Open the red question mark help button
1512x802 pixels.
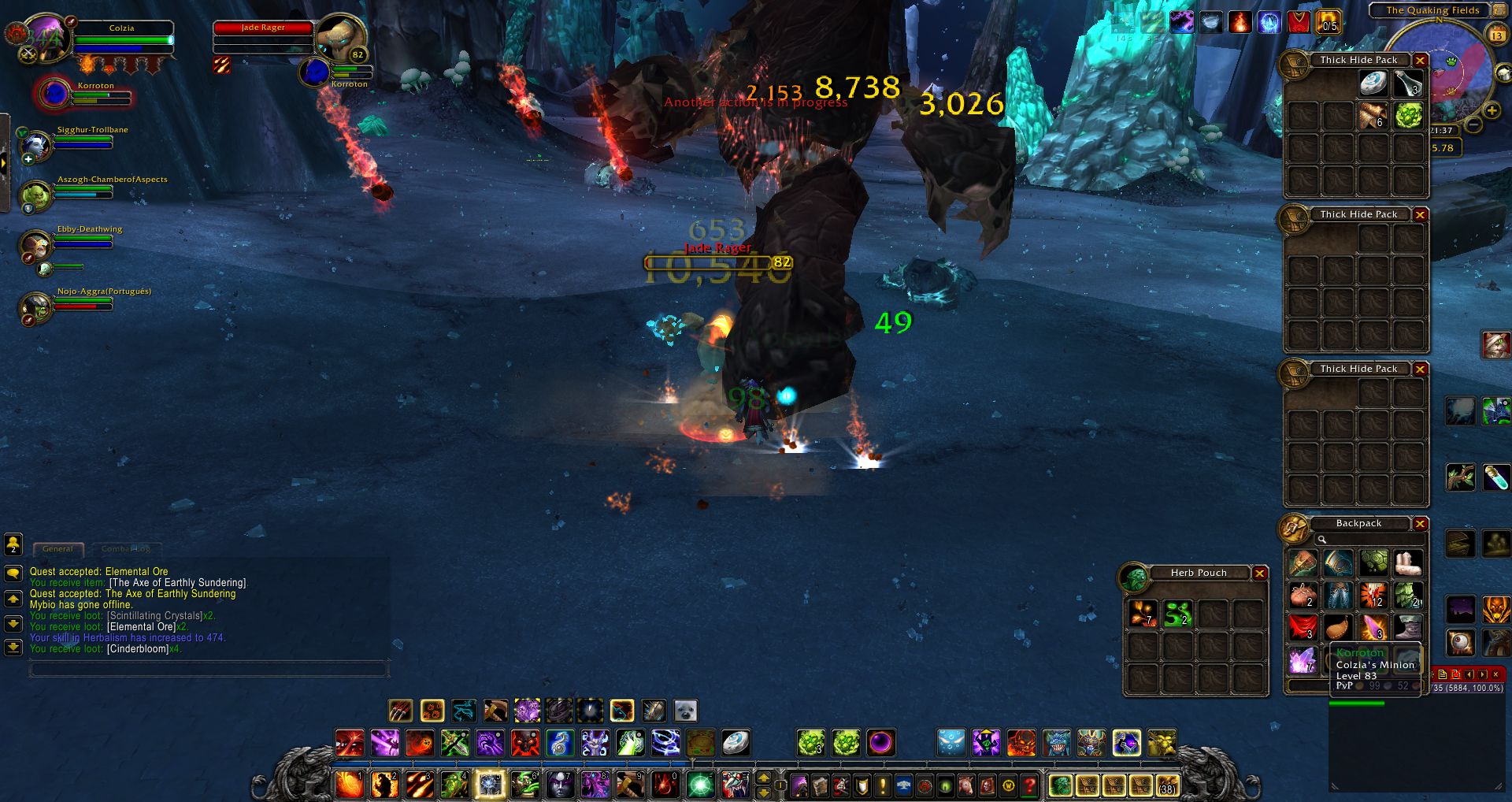(x=1028, y=785)
